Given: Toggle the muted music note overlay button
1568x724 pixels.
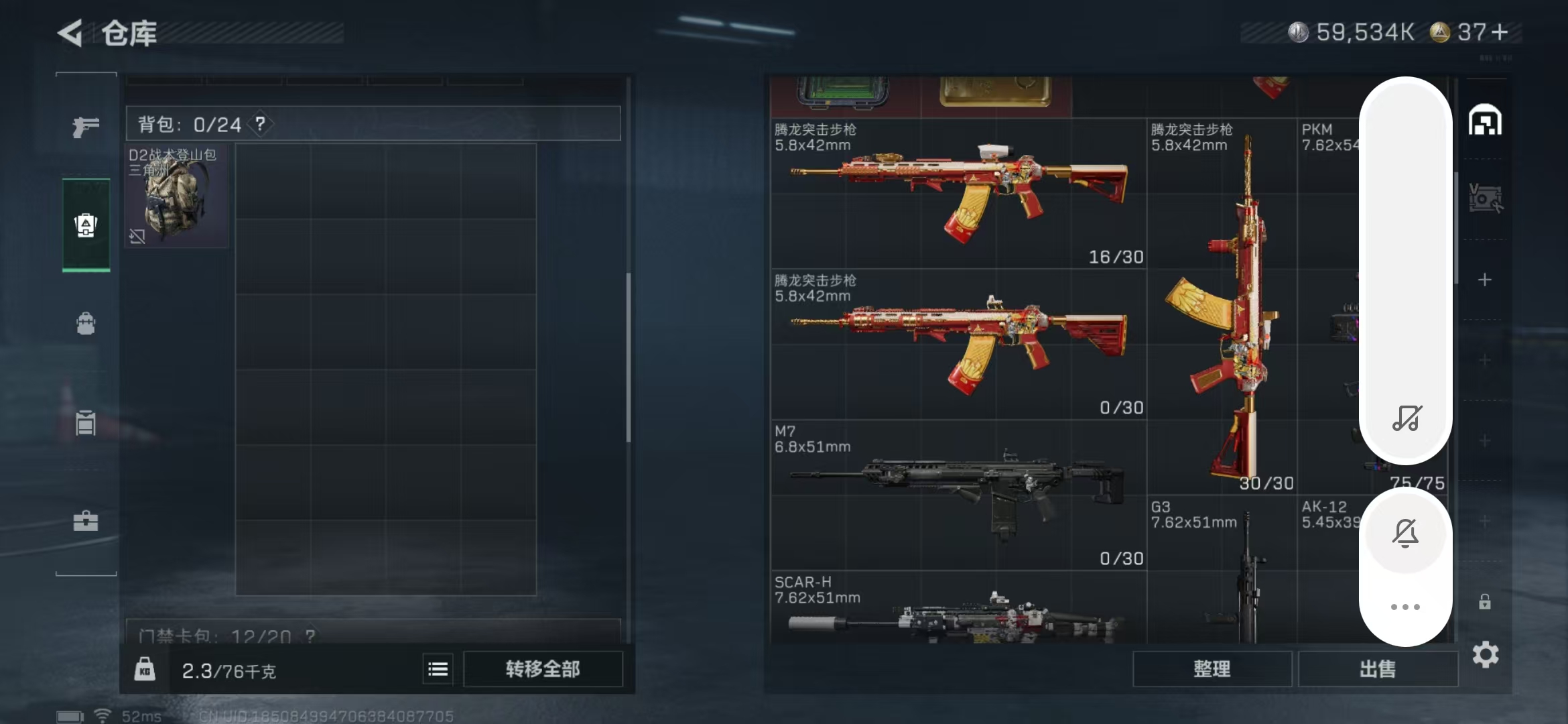Looking at the screenshot, I should click(x=1406, y=418).
